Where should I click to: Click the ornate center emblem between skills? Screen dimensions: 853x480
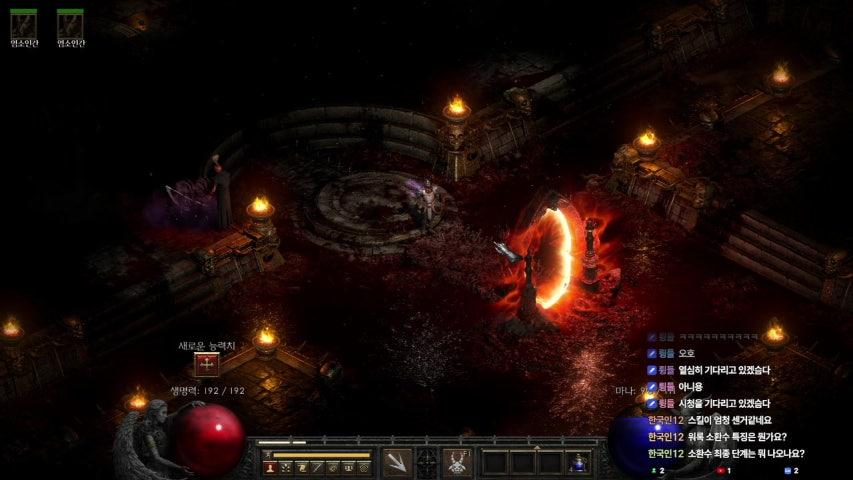(427, 462)
